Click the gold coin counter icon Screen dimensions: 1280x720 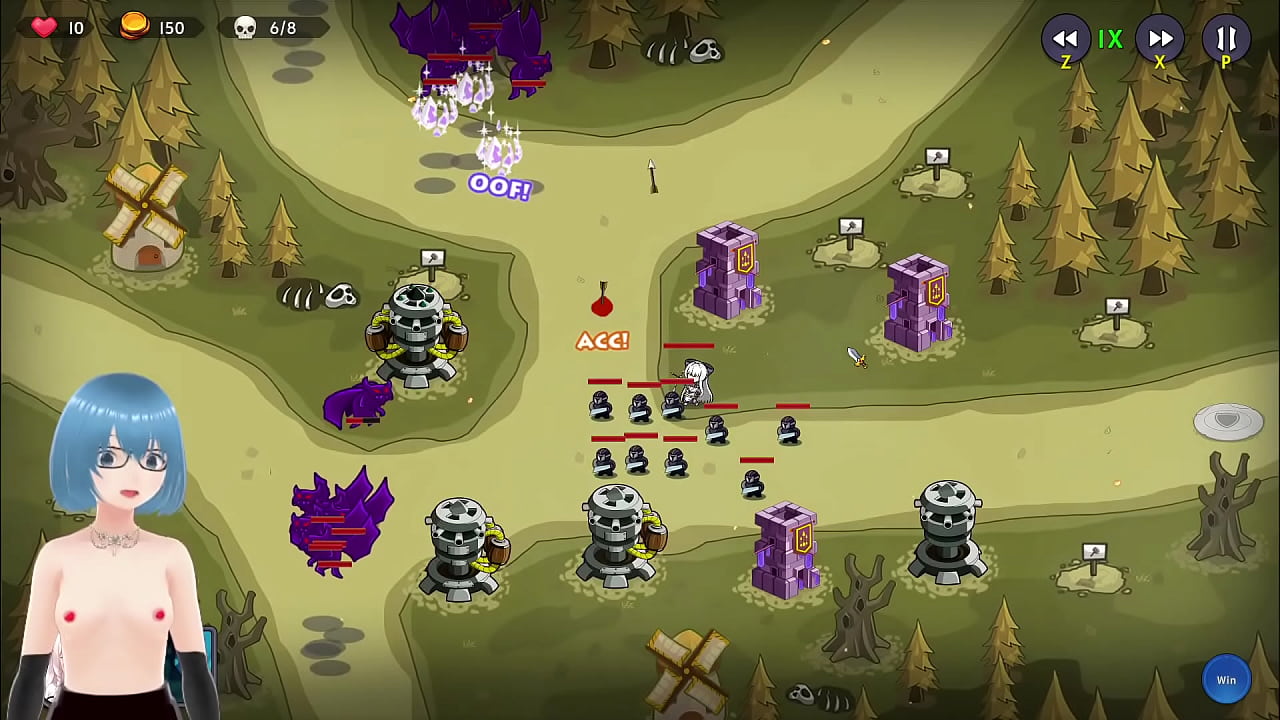tap(134, 27)
